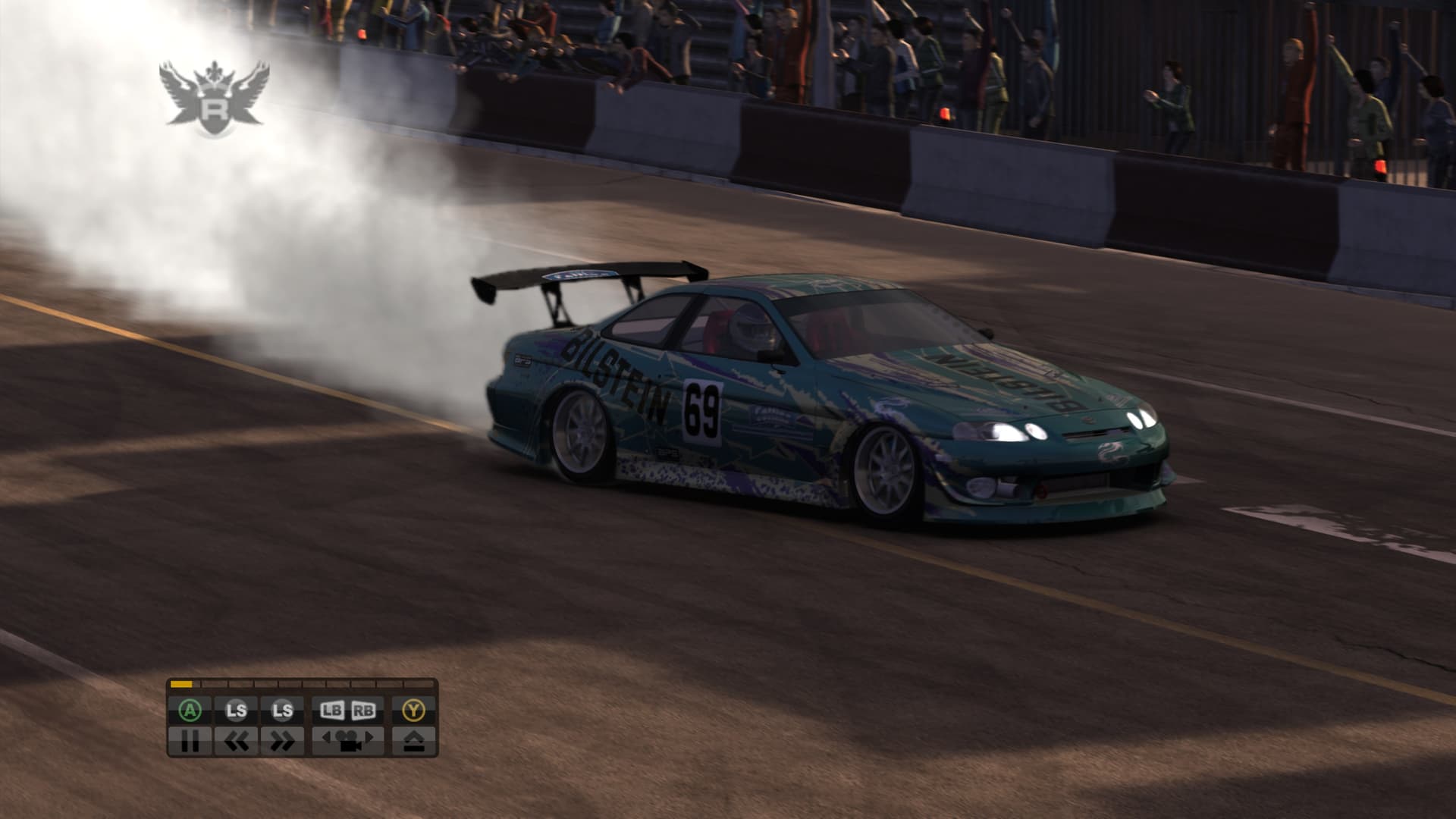This screenshot has height=819, width=1456.
Task: Exit the replay using the eject button
Action: 413,740
